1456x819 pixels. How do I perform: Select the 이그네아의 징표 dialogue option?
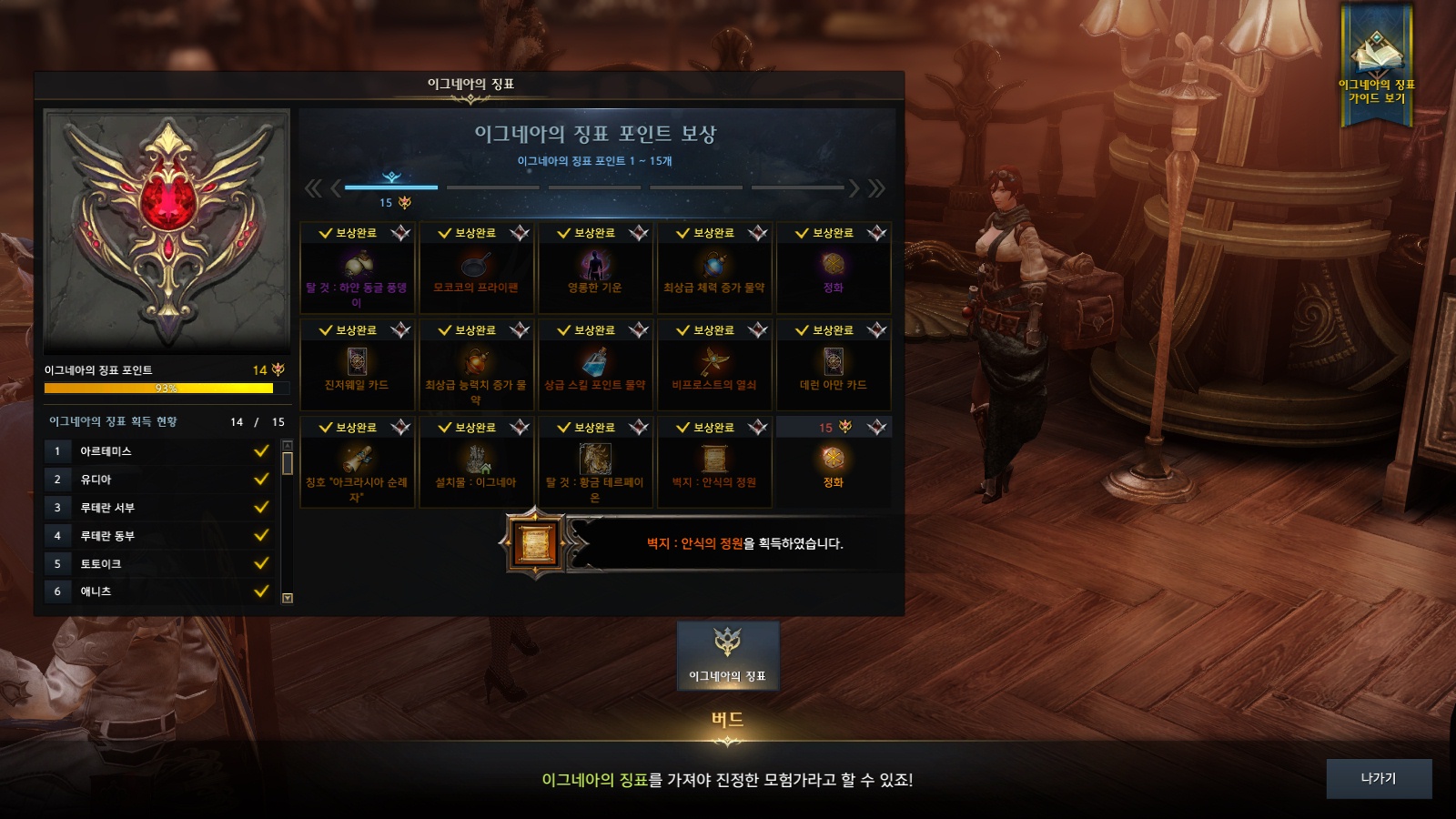coord(727,655)
